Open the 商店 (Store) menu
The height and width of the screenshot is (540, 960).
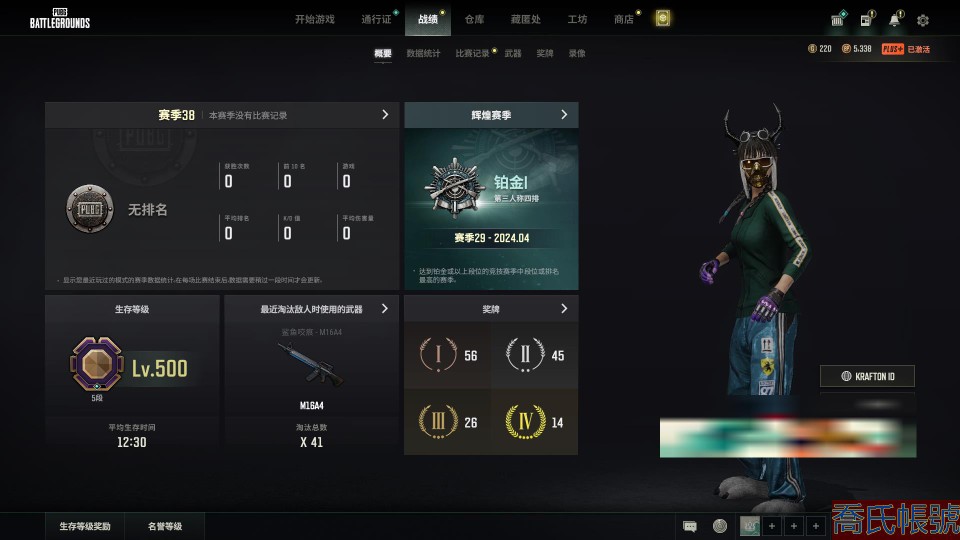tap(623, 19)
